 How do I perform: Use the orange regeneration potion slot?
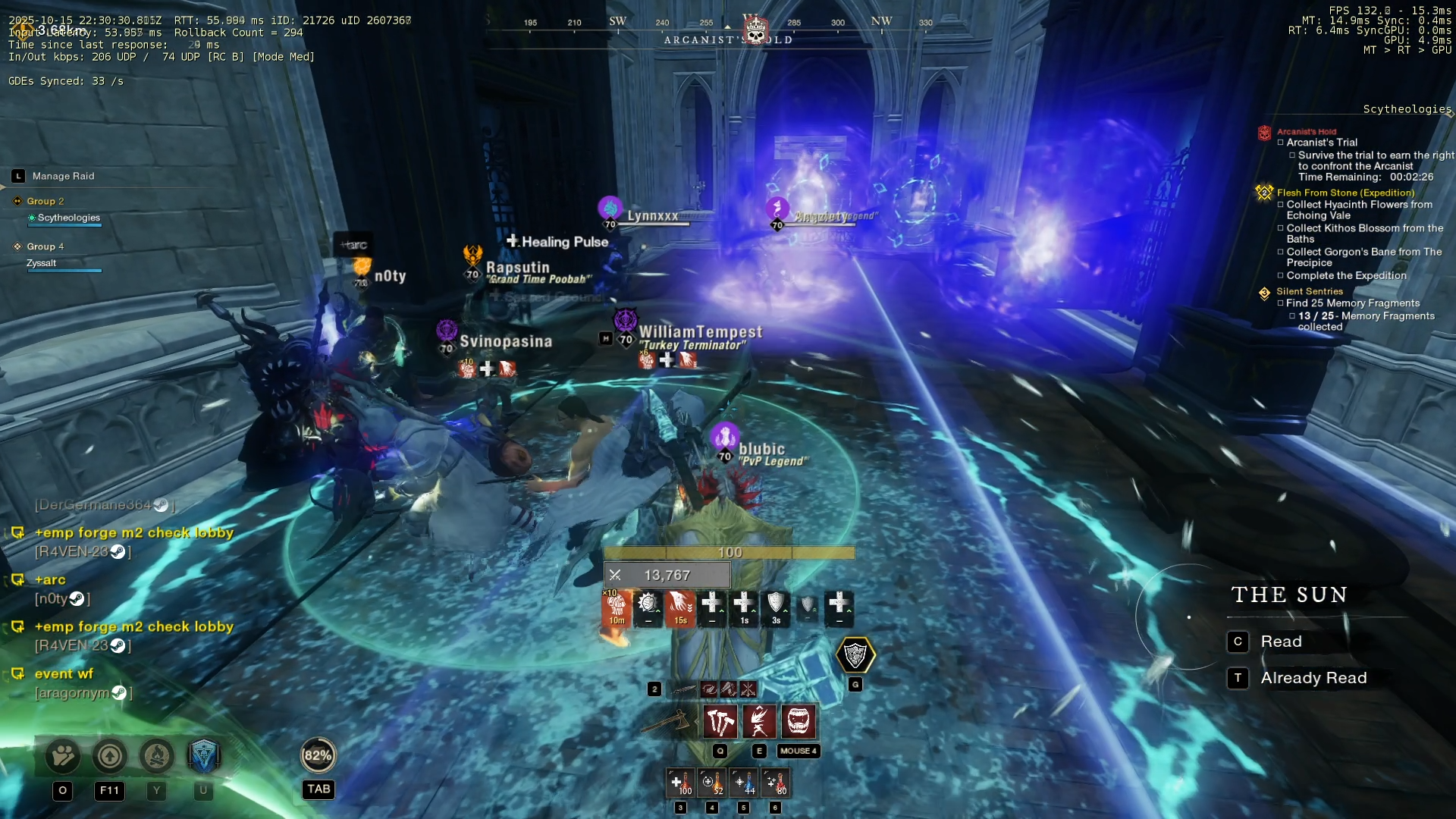tap(712, 783)
